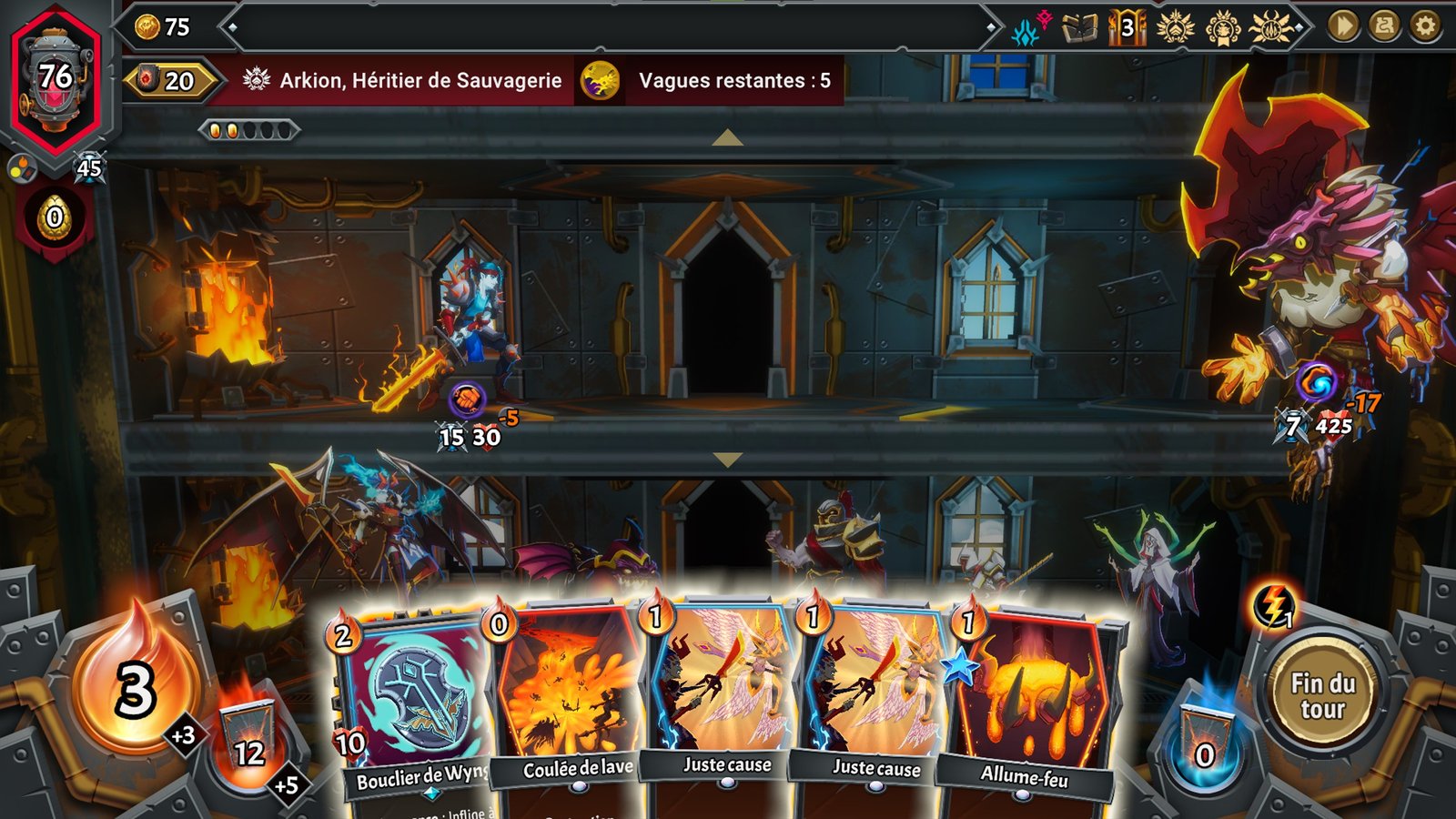Open the draw pile showing 12 cards
This screenshot has width=1456, height=819.
pos(248,737)
